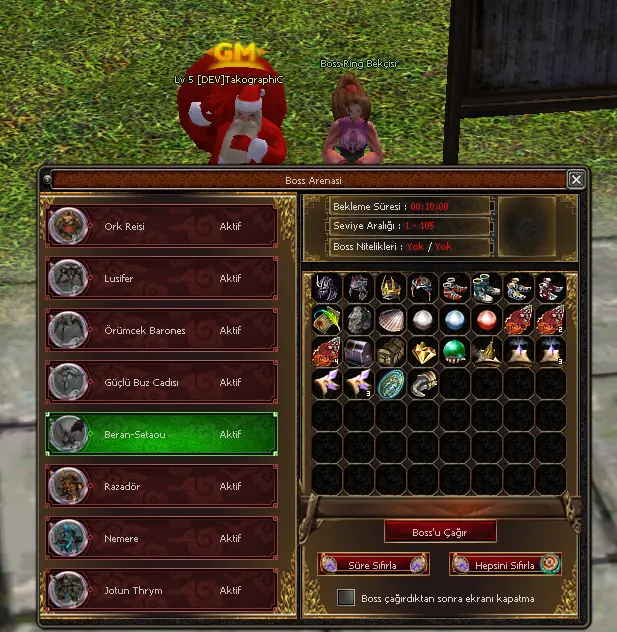Choose the red pearl reward slot
Viewport: 617px width, 632px height.
tap(488, 320)
